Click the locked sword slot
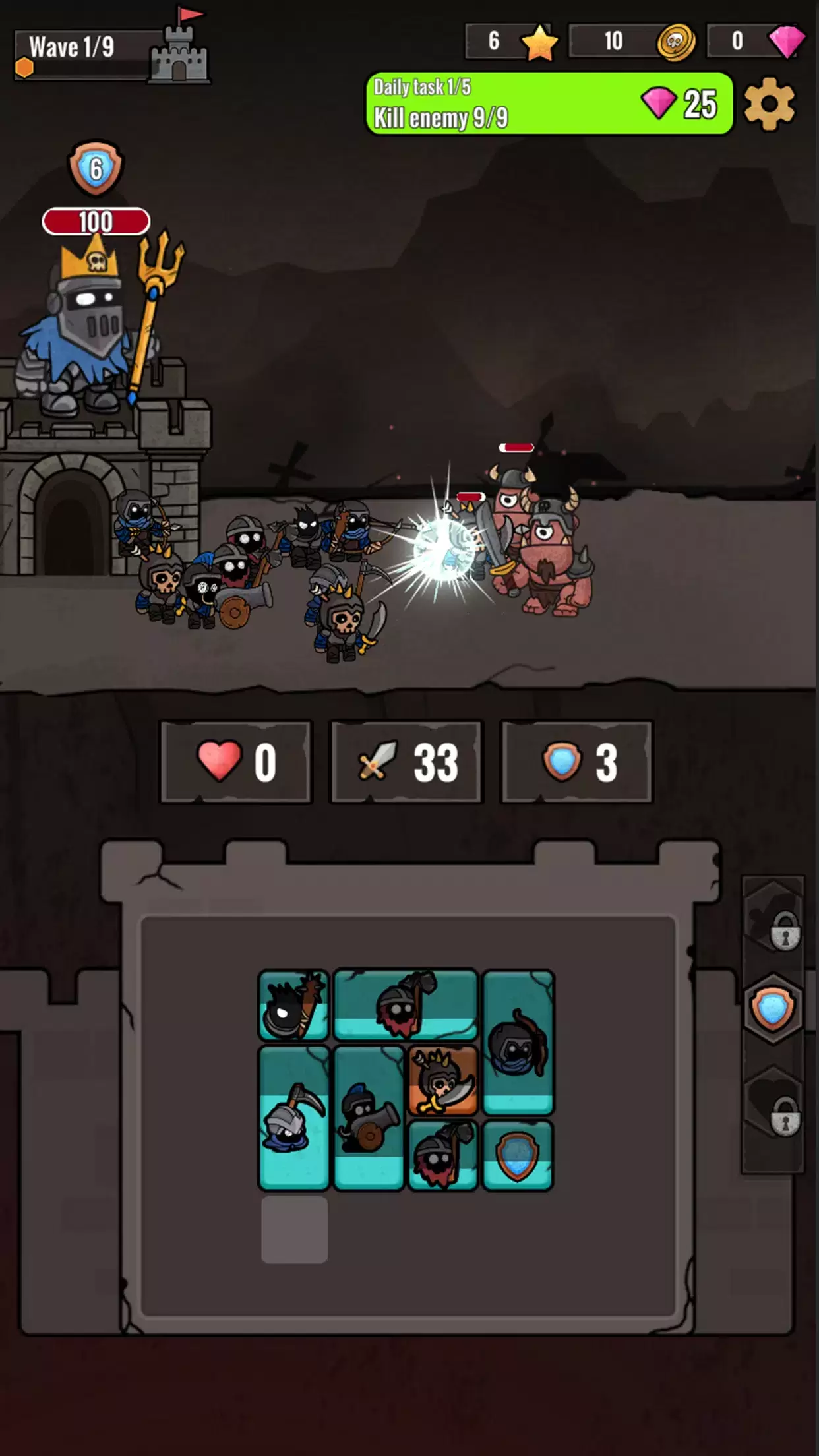Screen dimensions: 819x1456 click(773, 917)
